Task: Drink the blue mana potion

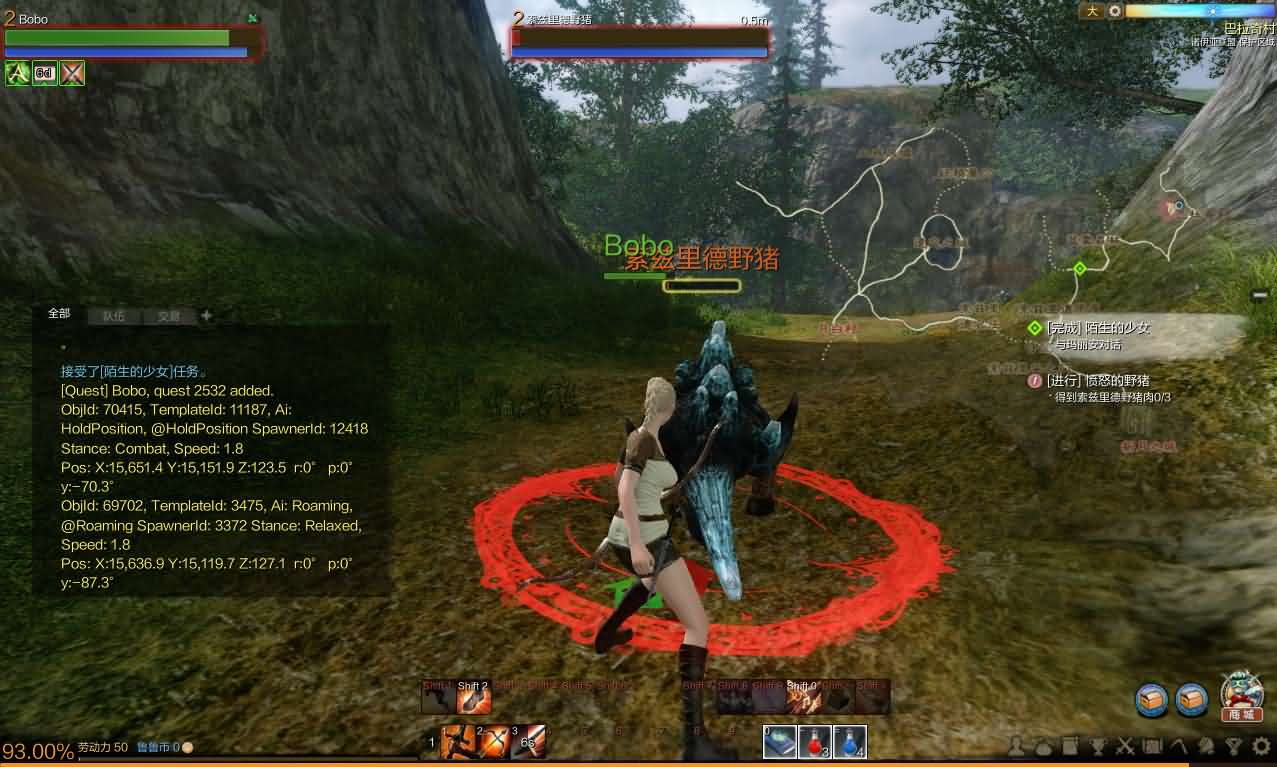Action: [x=849, y=742]
